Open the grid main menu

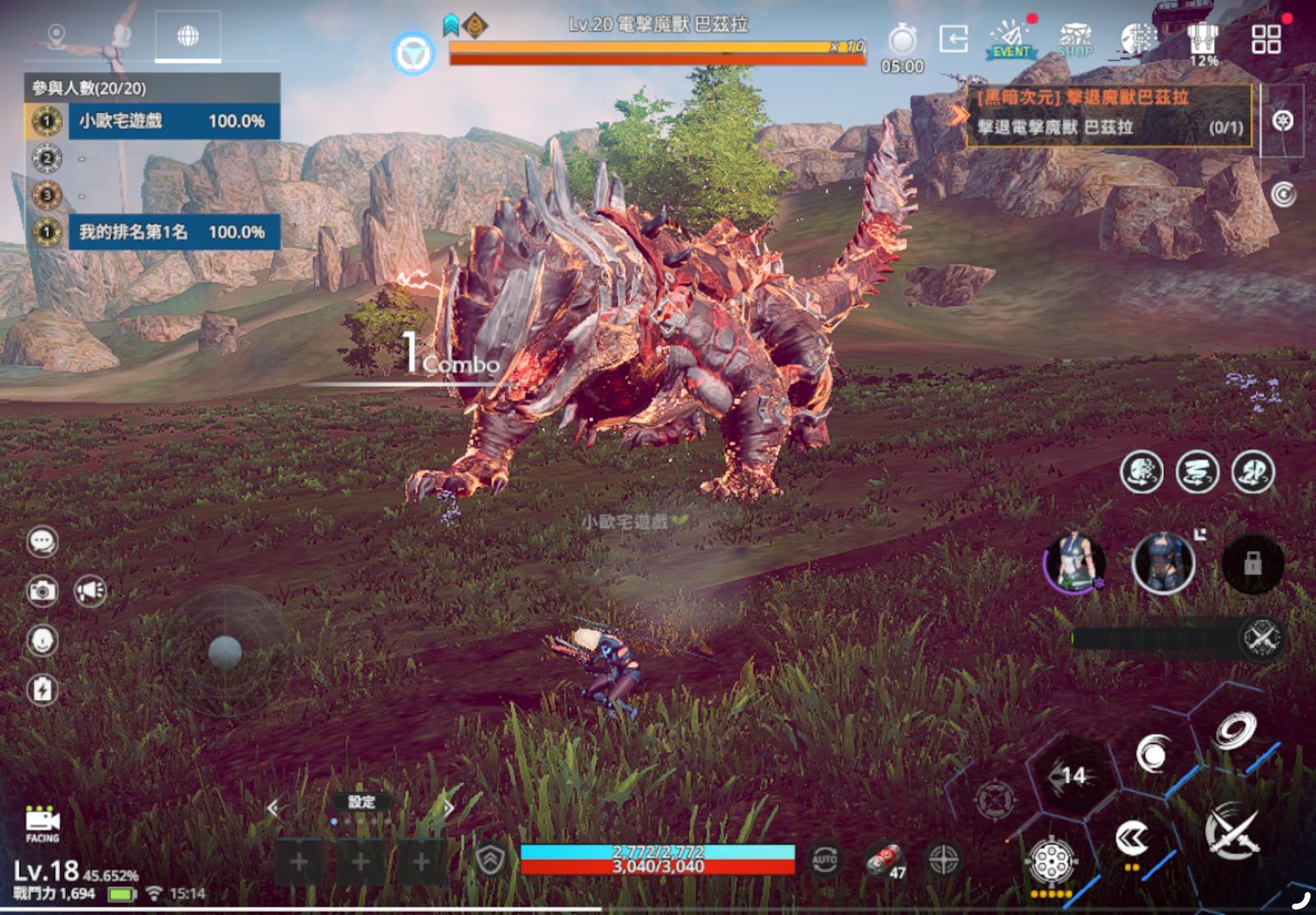coord(1266,39)
